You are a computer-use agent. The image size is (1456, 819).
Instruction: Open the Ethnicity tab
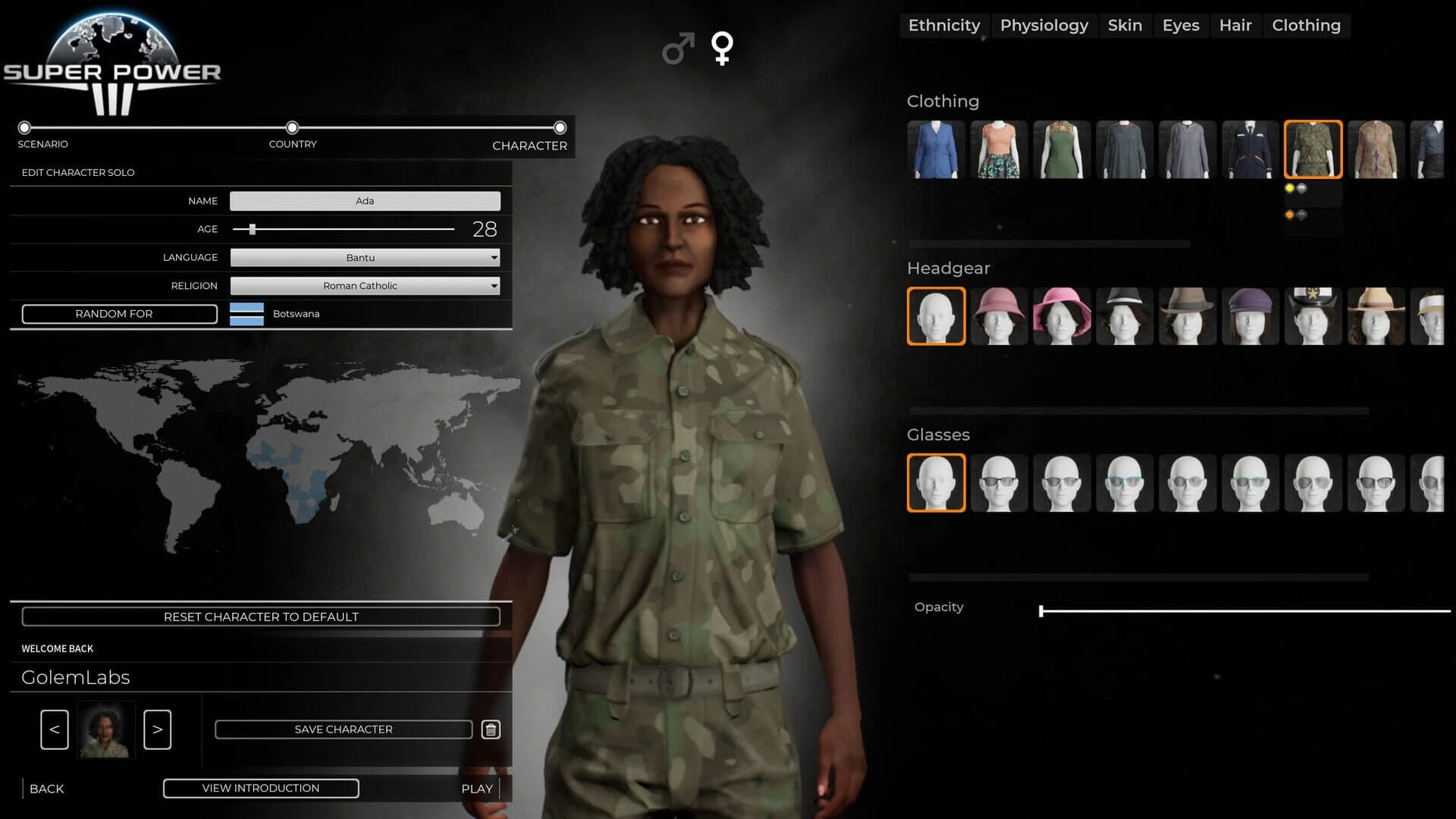point(944,25)
